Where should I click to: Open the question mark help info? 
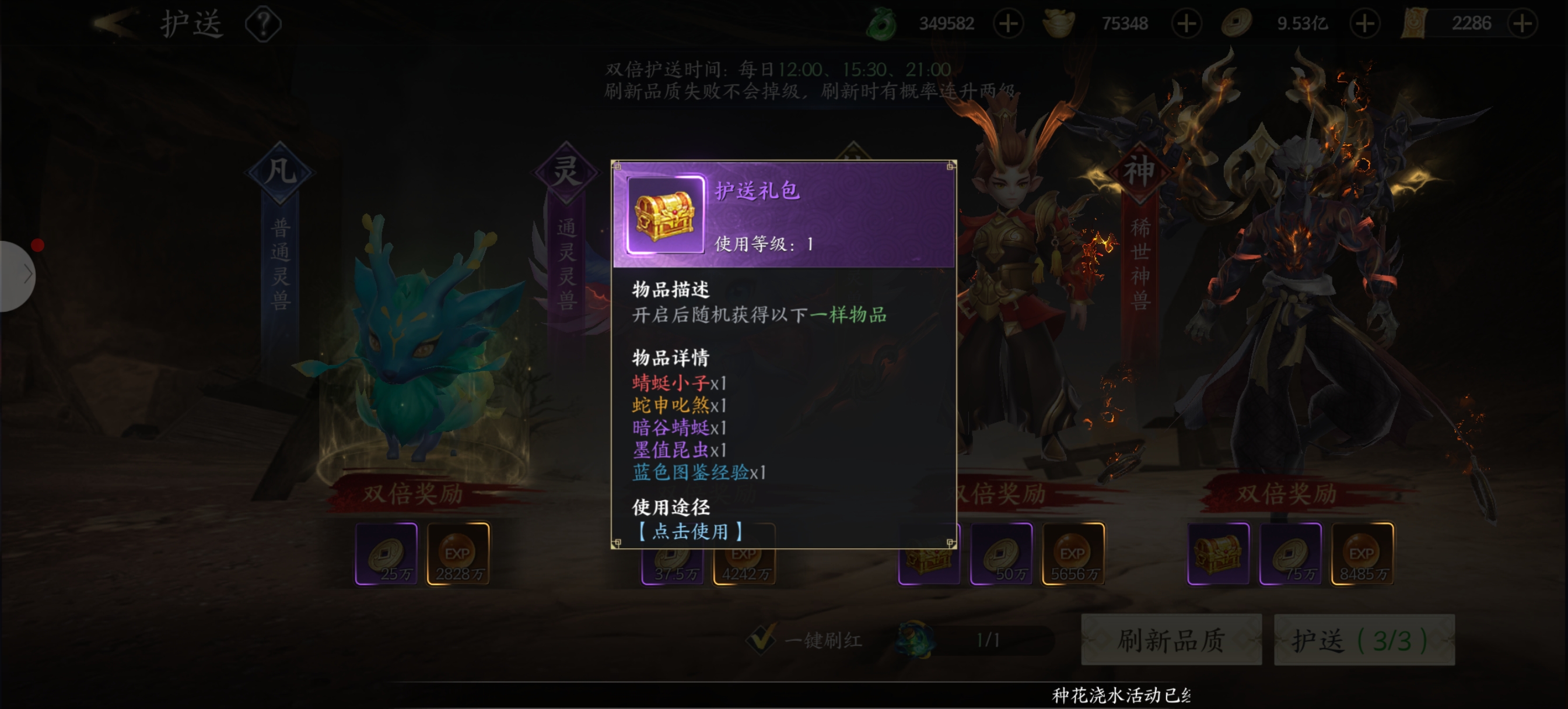pyautogui.click(x=263, y=24)
